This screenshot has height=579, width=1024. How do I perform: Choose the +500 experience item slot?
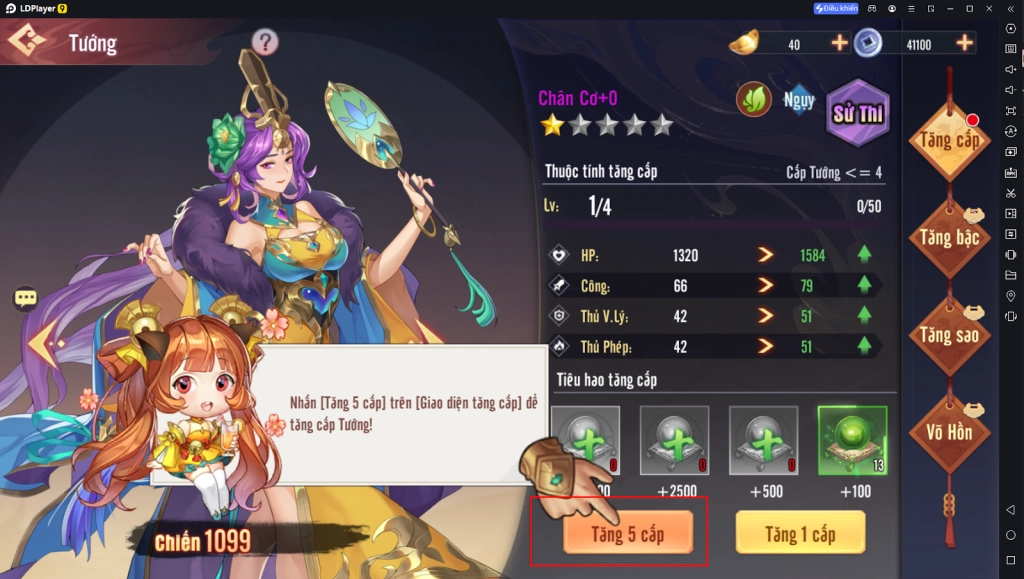point(763,440)
